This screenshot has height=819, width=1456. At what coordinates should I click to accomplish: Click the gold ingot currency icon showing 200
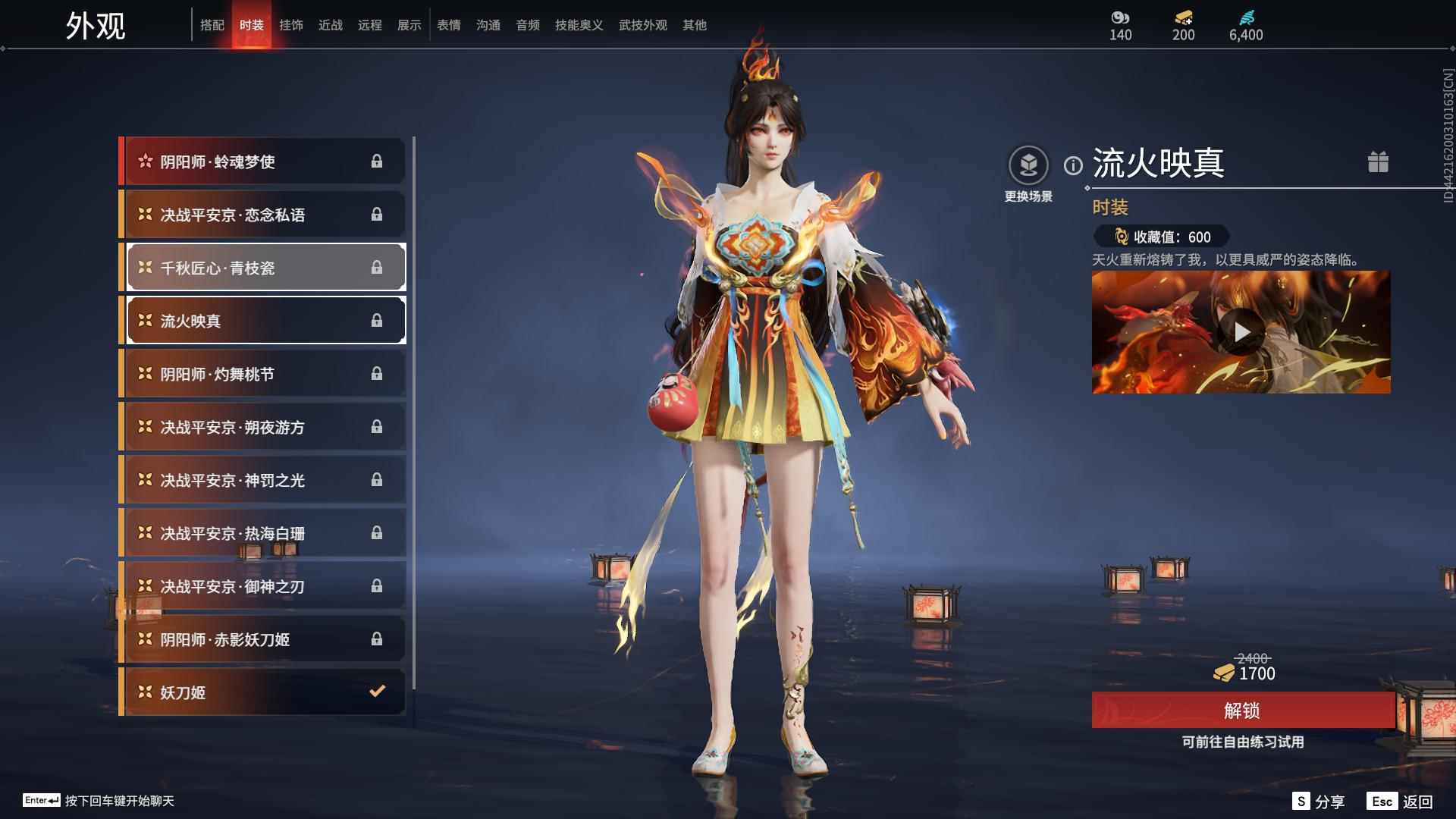(x=1181, y=18)
